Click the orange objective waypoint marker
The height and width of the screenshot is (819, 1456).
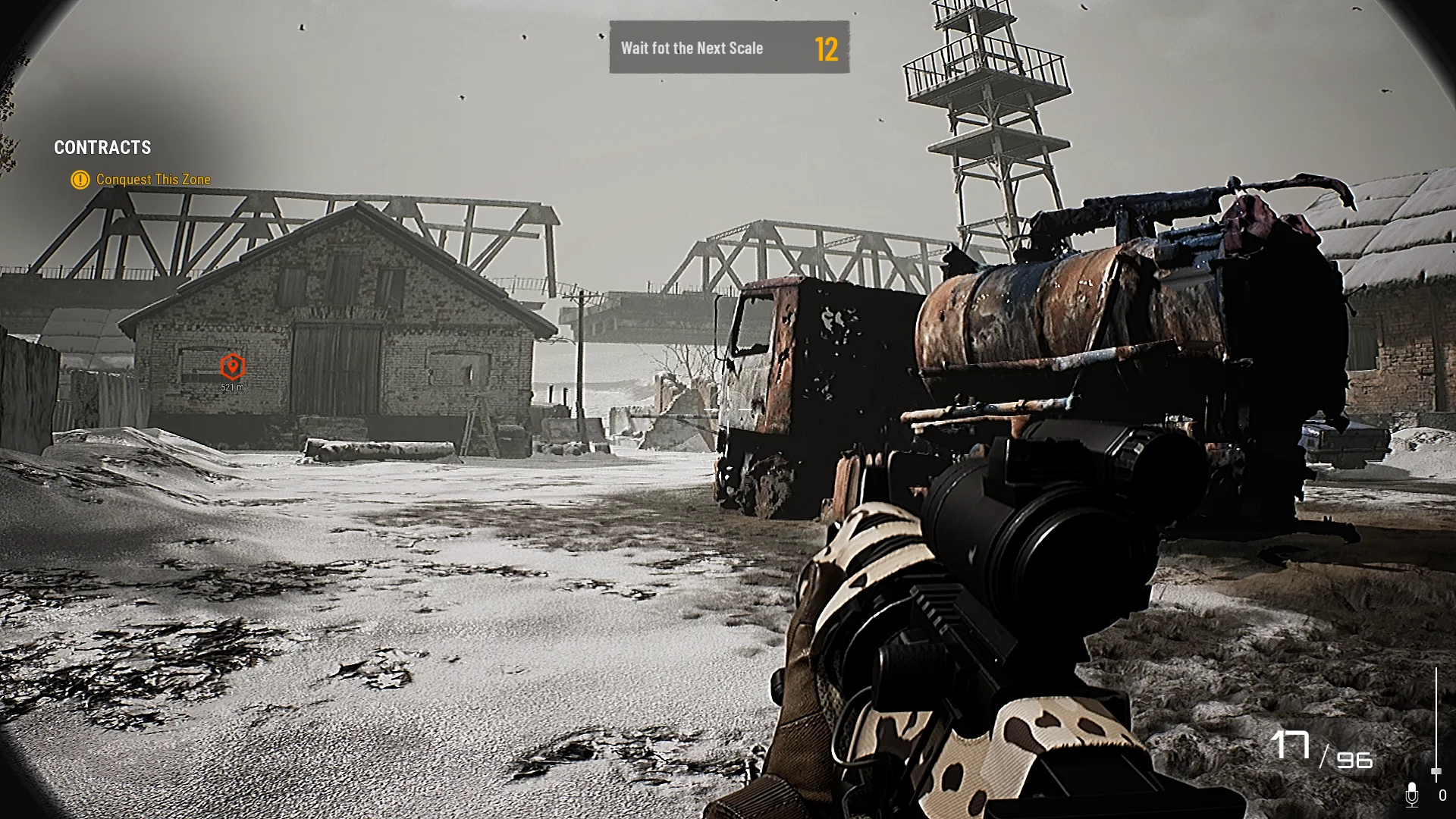point(232,367)
